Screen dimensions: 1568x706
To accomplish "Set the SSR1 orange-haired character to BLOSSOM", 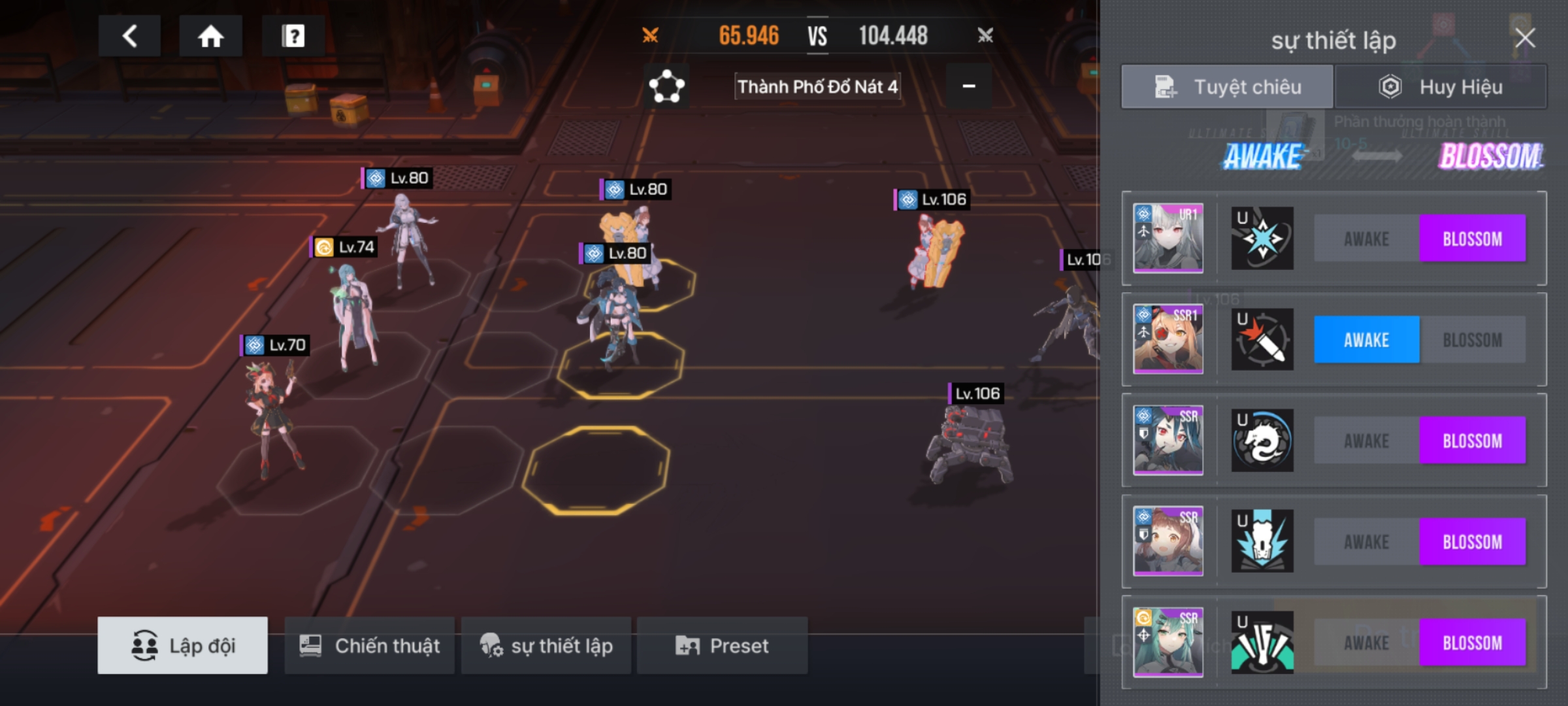I will click(1472, 340).
